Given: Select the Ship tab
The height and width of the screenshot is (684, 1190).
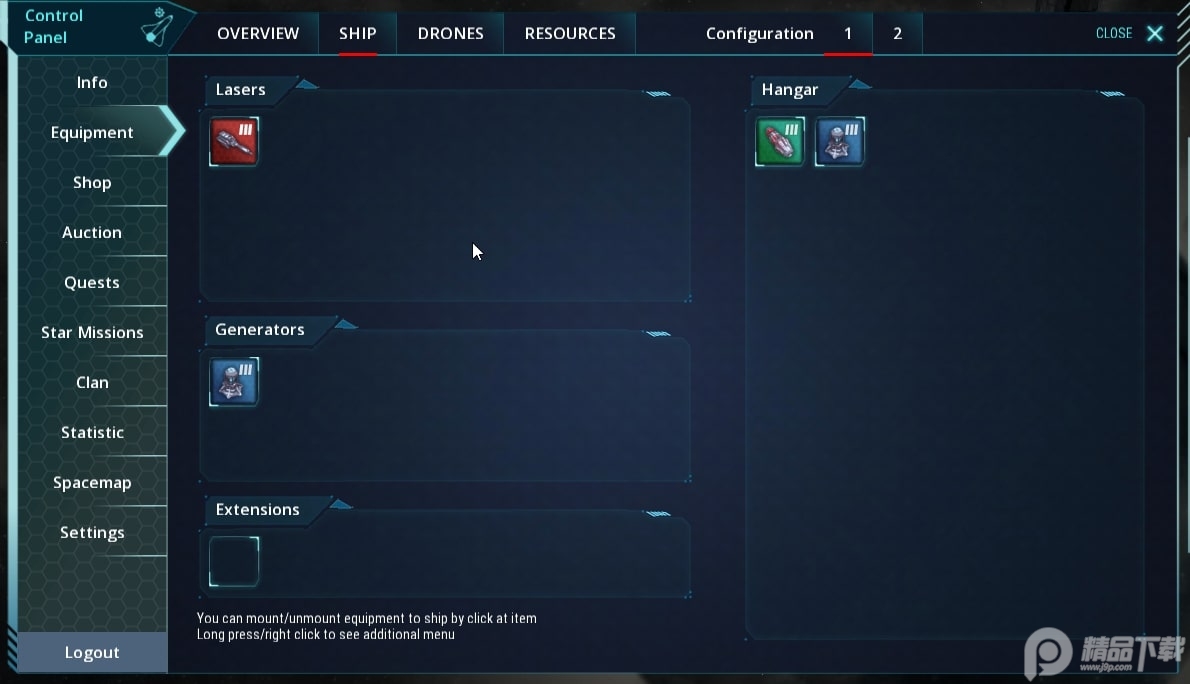Looking at the screenshot, I should point(357,33).
